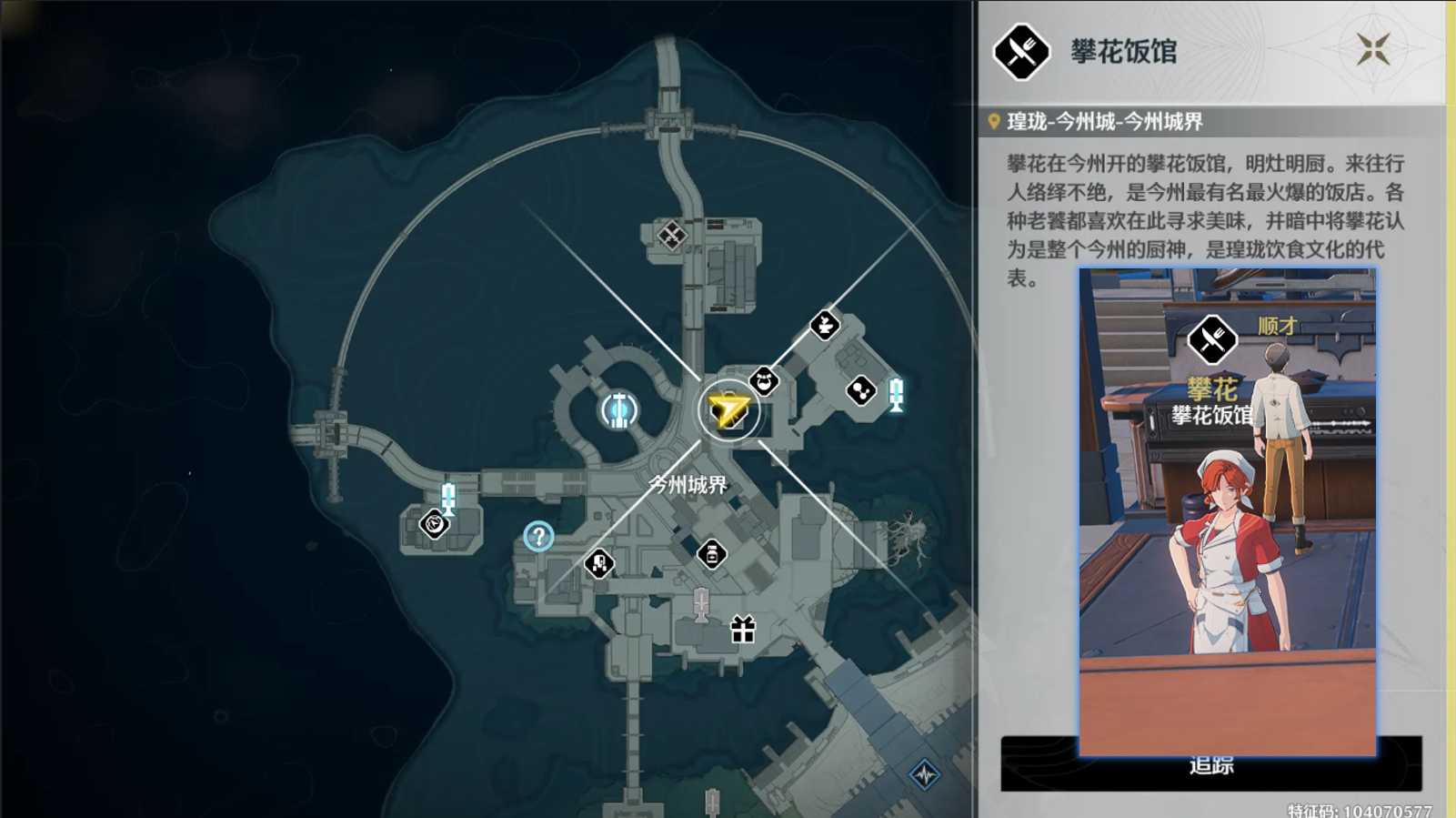Select the gift box map marker

pyautogui.click(x=743, y=630)
